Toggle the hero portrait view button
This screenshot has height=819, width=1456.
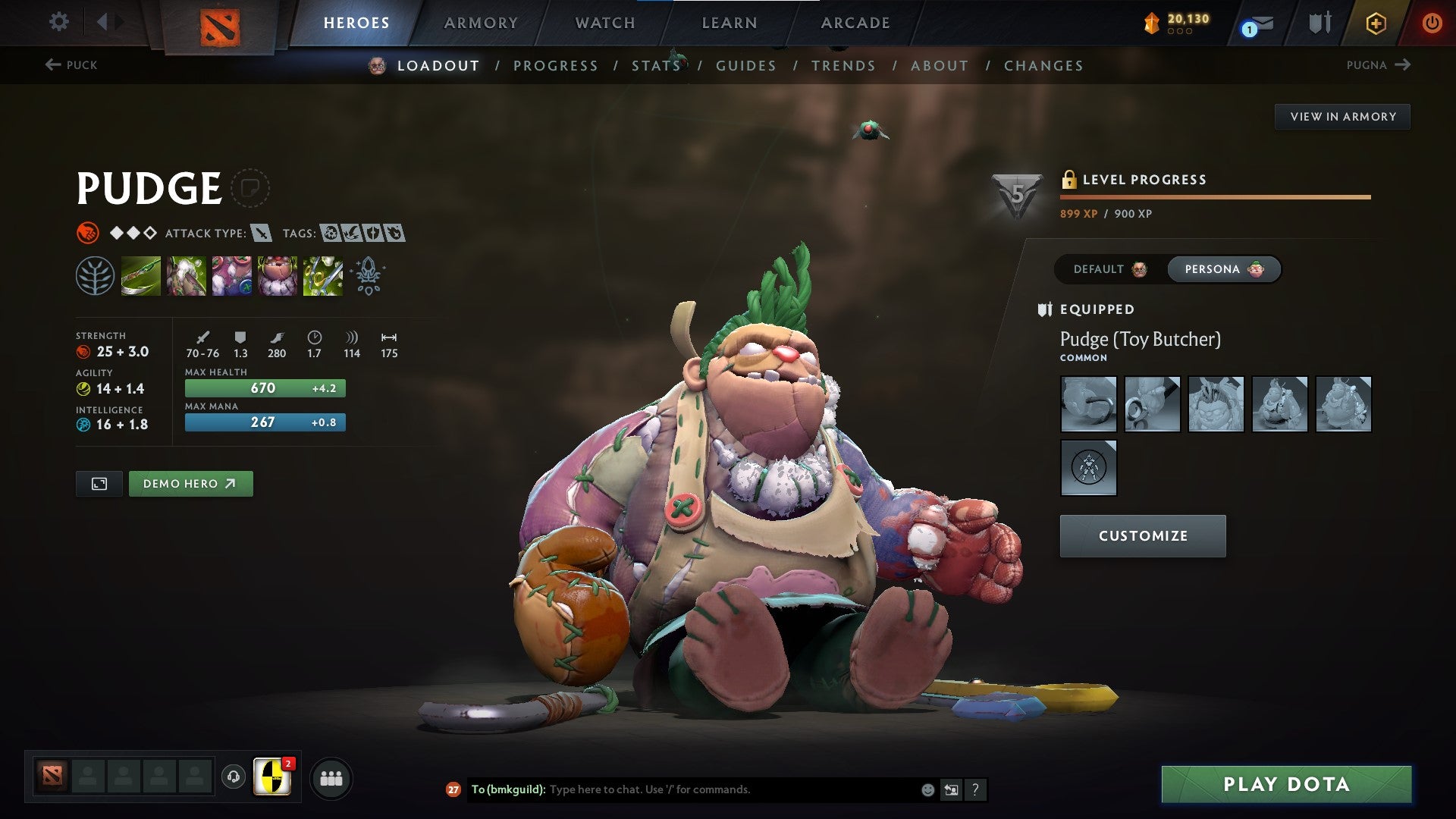click(x=99, y=483)
